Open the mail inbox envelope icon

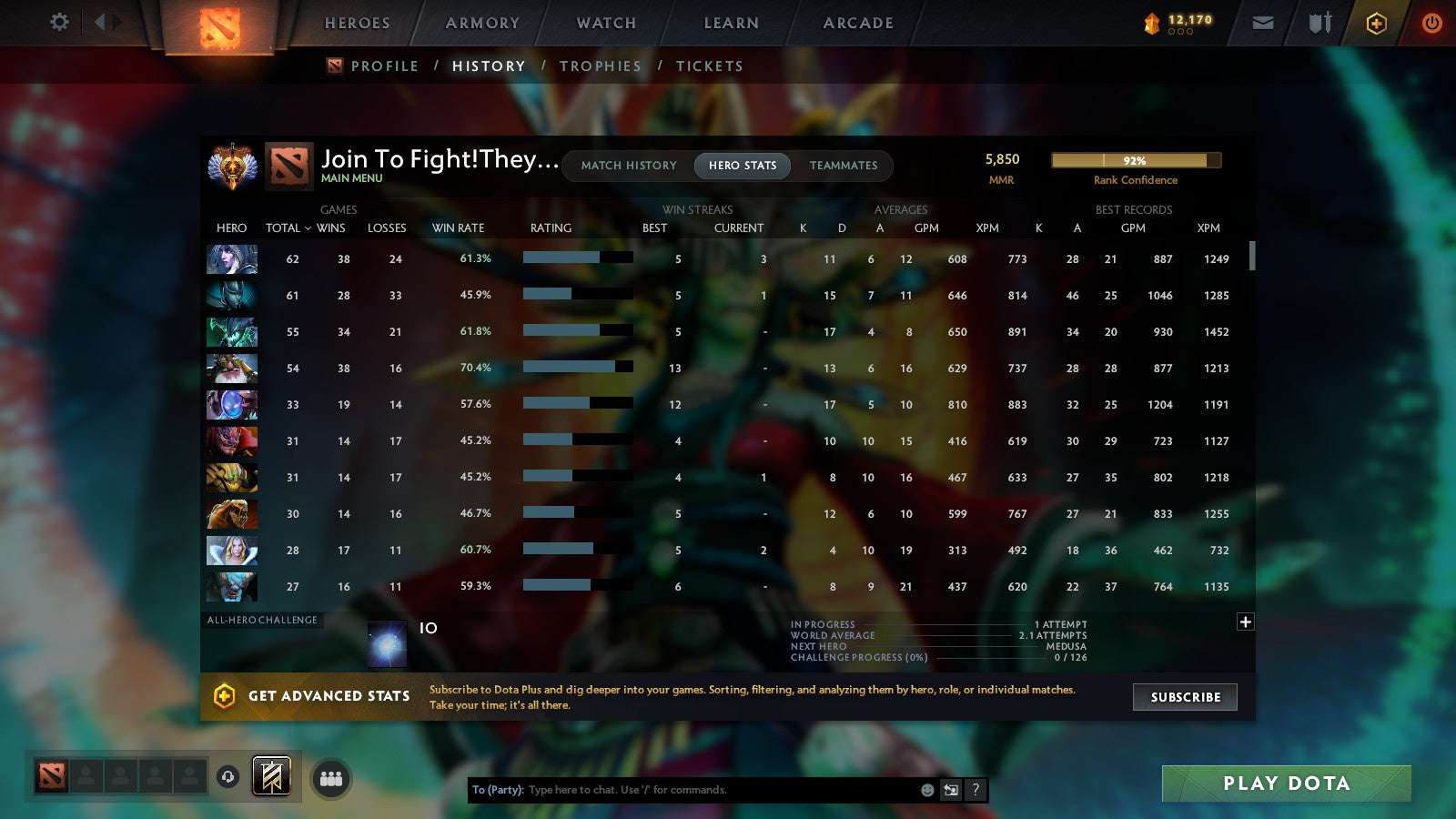click(x=1263, y=22)
